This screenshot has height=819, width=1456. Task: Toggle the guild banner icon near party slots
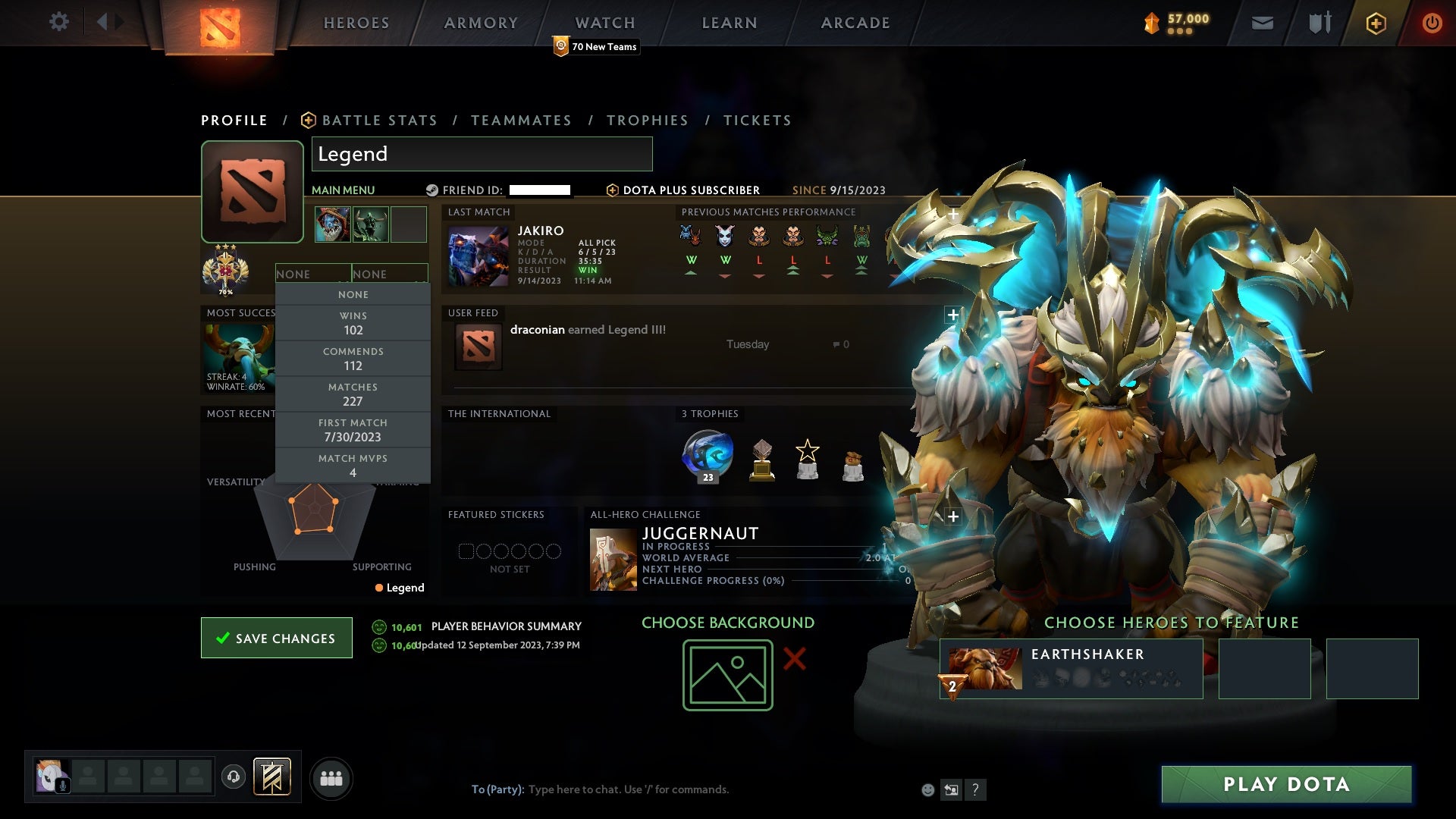tap(271, 777)
